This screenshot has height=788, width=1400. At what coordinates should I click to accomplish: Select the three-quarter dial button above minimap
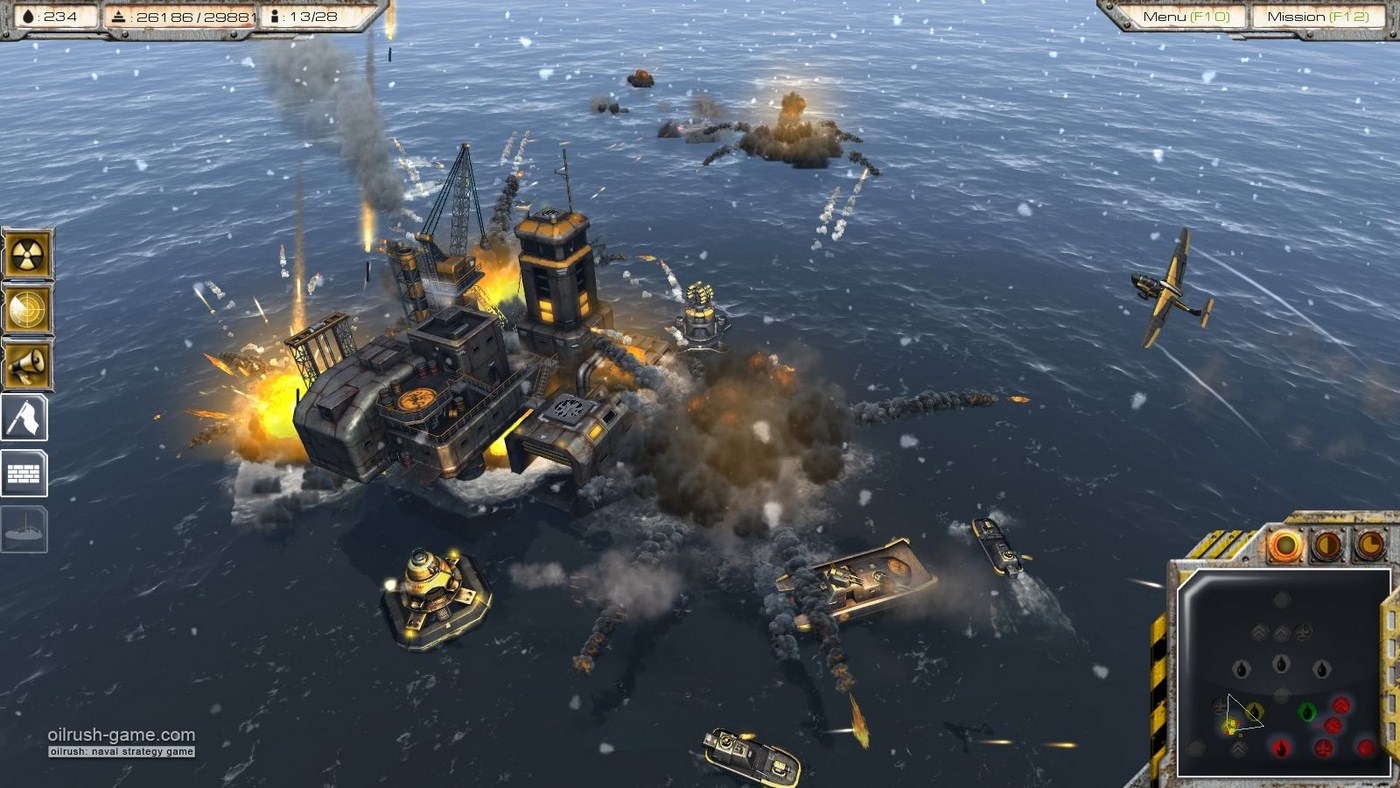click(x=1369, y=545)
